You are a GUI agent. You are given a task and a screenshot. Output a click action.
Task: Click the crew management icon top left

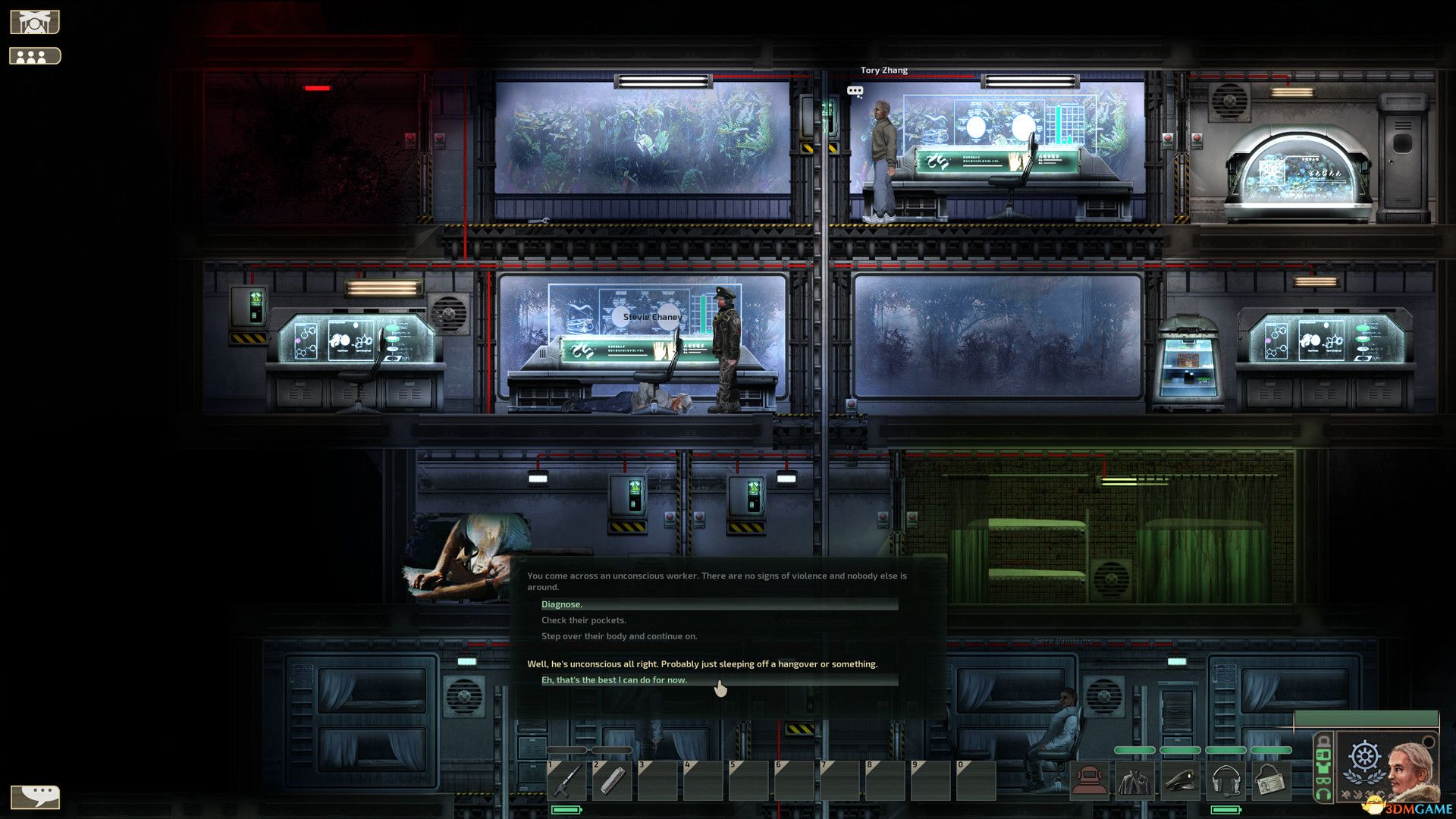(x=33, y=55)
